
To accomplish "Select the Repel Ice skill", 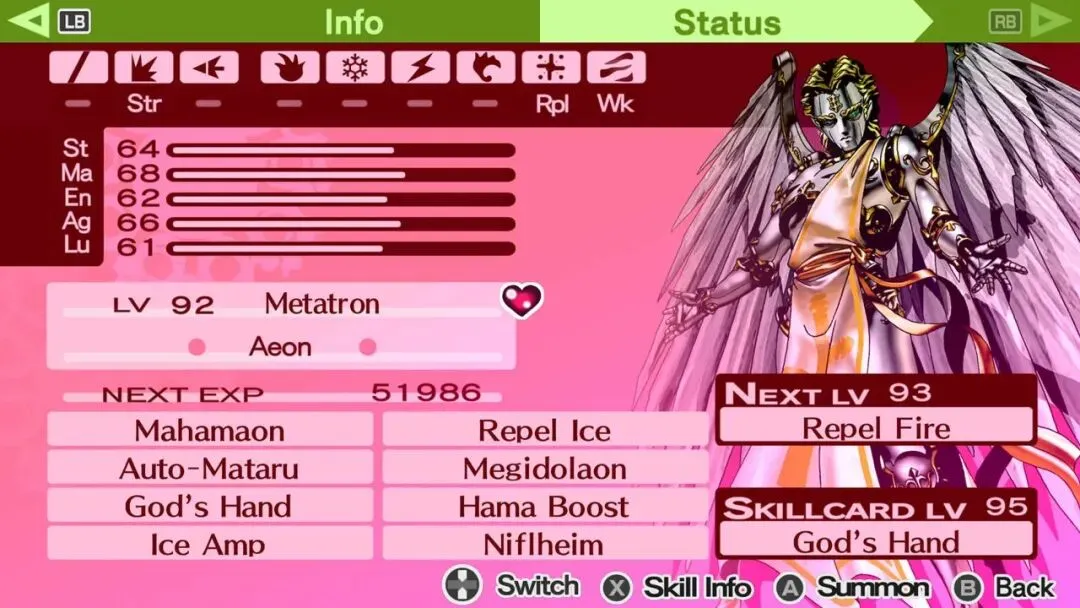I will (x=545, y=431).
